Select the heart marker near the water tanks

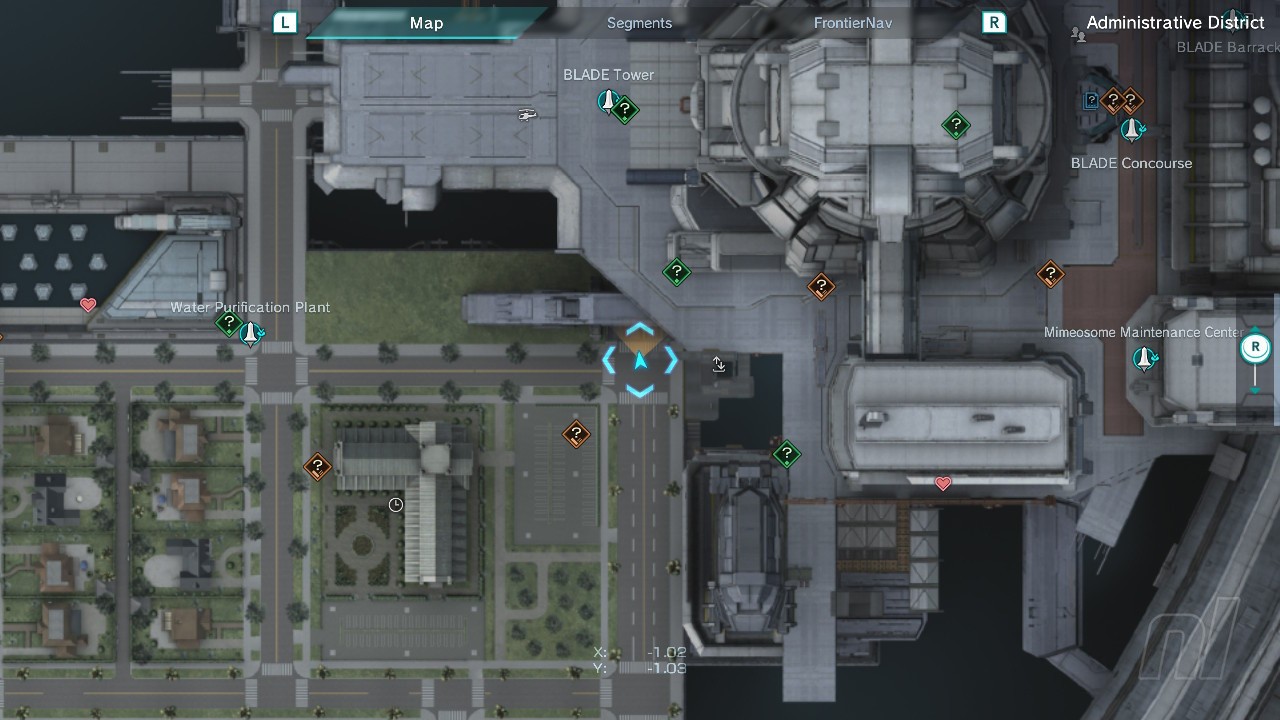click(x=88, y=304)
